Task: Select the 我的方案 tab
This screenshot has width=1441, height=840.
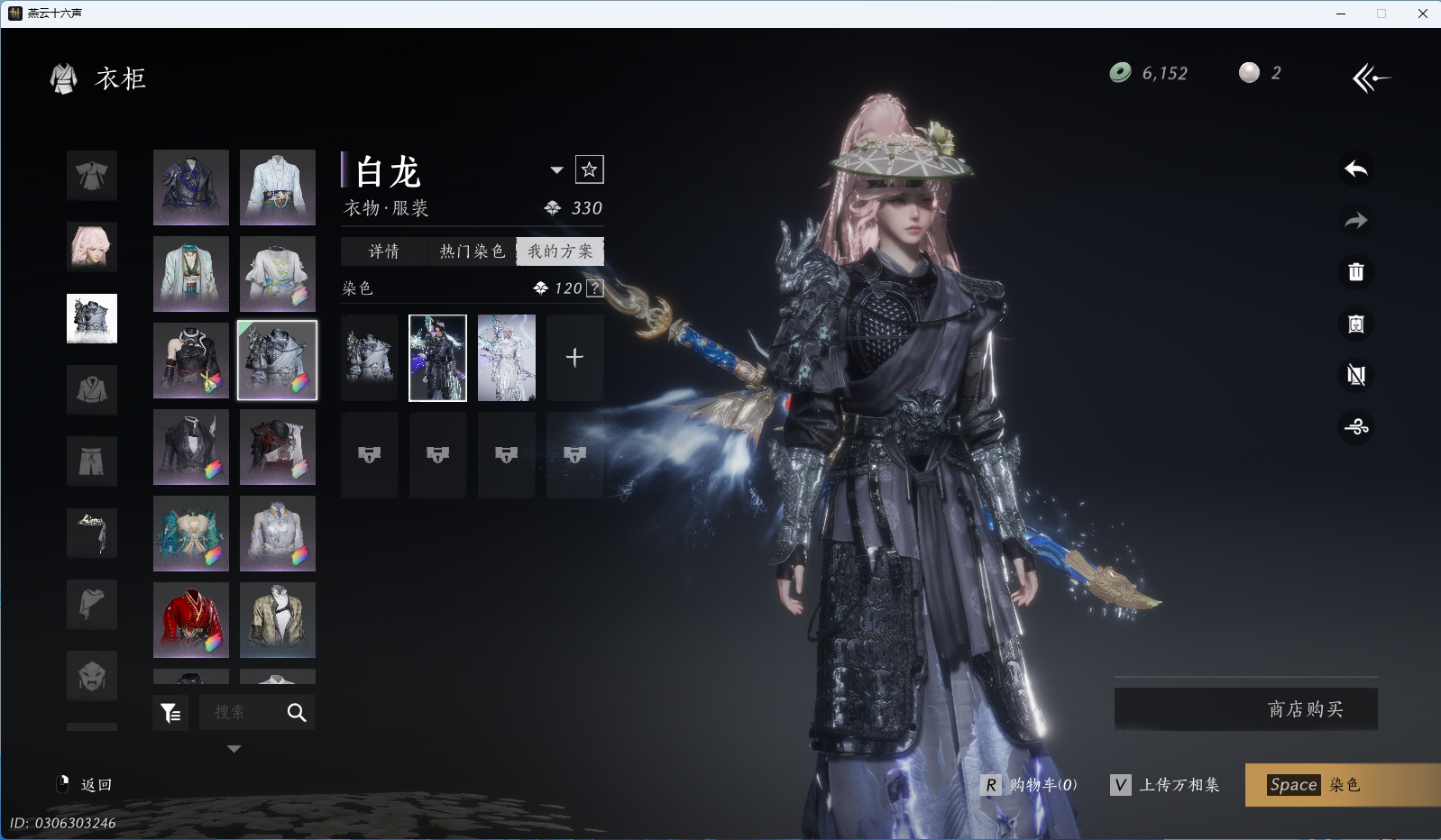Action: pyautogui.click(x=560, y=251)
